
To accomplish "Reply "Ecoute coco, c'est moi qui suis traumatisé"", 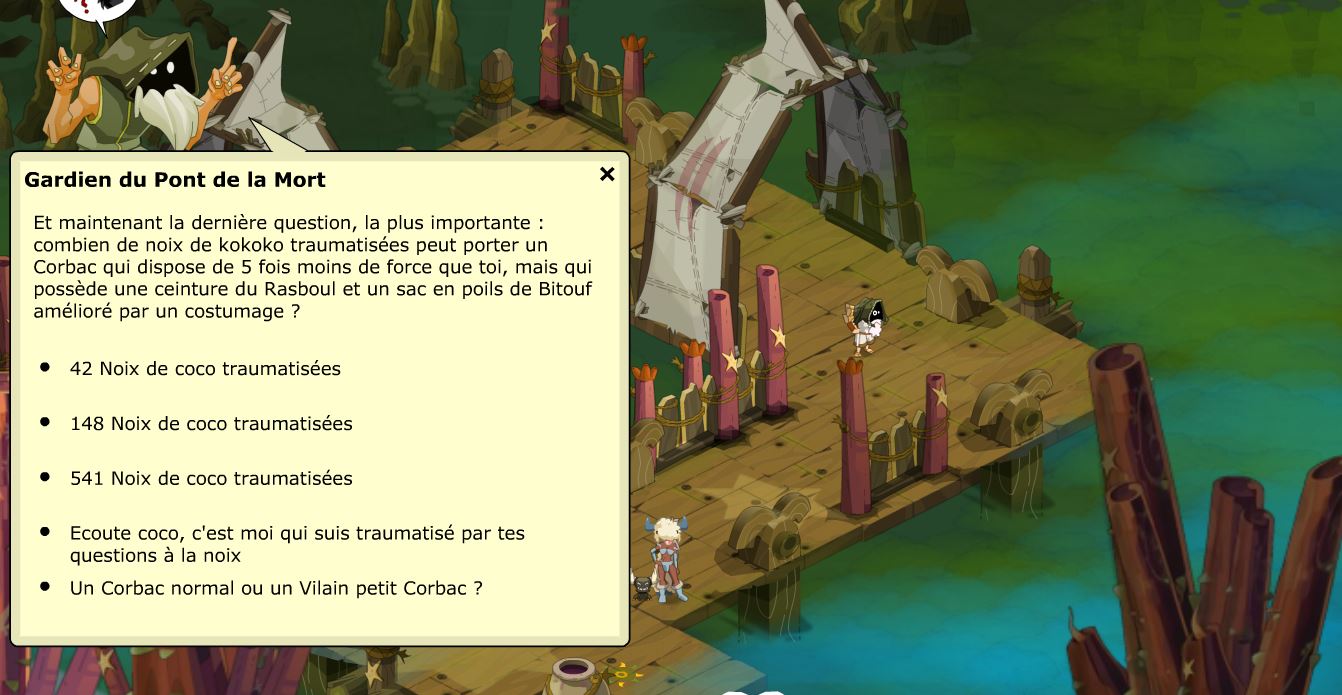I will tap(297, 544).
